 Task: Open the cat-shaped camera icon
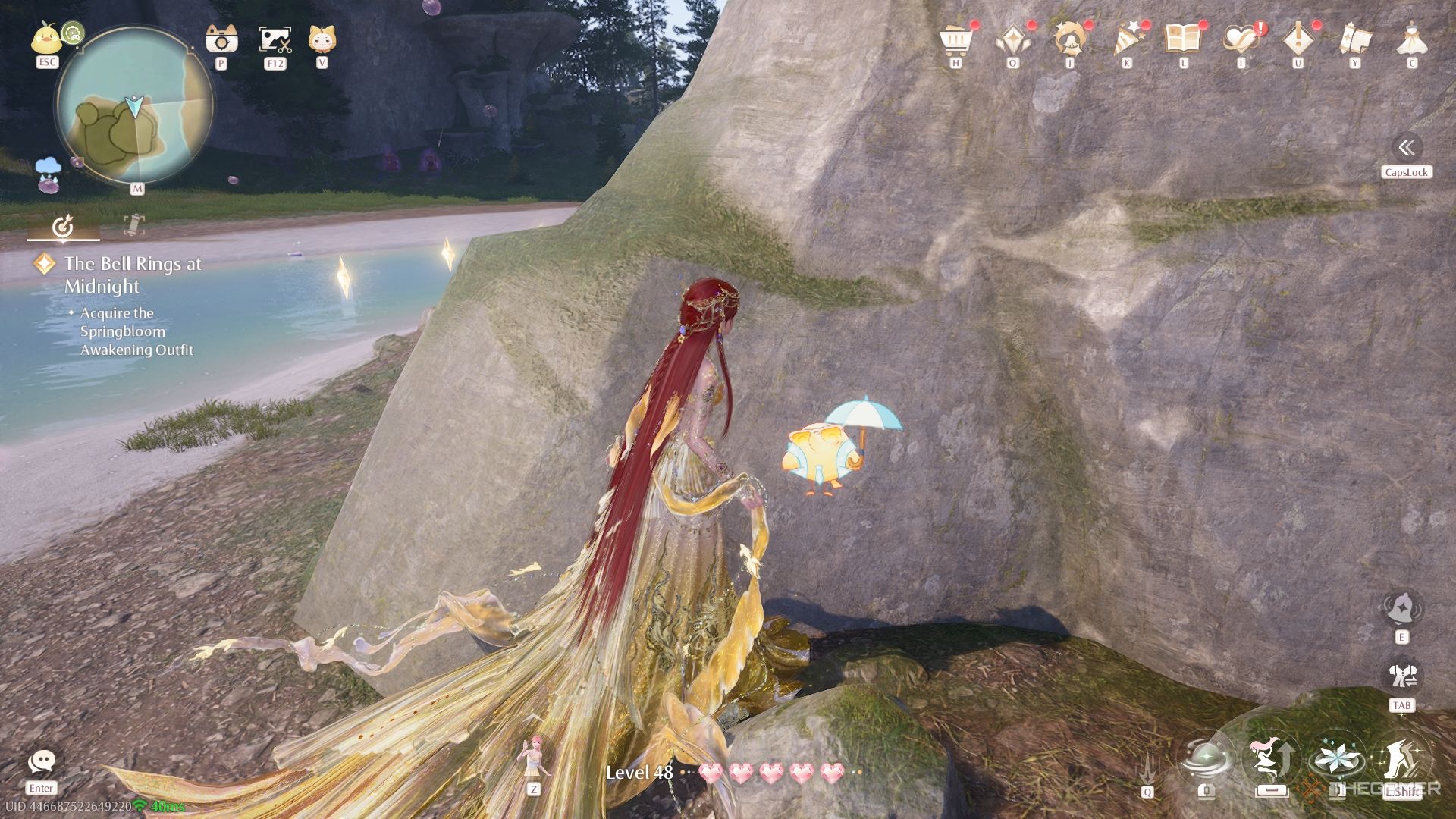[221, 38]
